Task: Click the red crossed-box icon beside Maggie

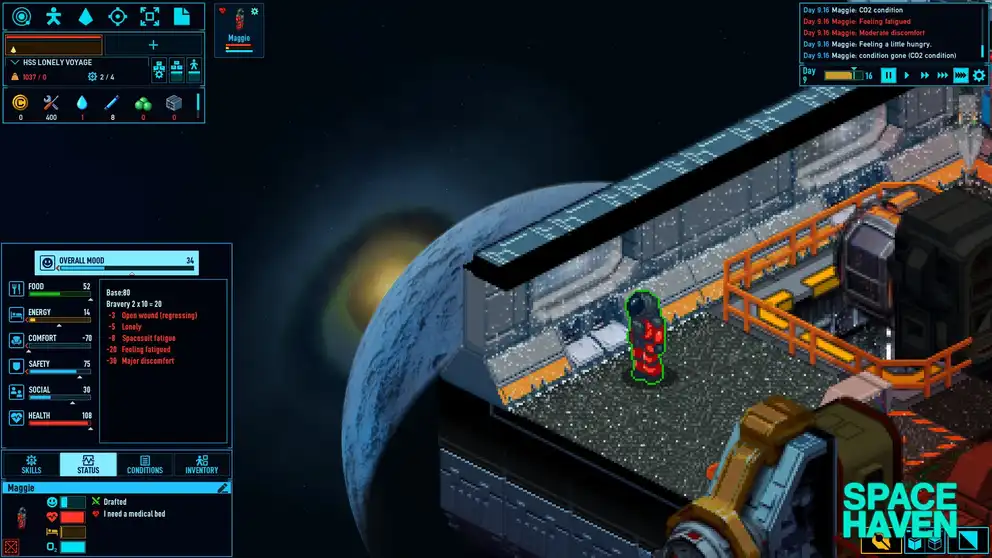Action: pos(12,546)
